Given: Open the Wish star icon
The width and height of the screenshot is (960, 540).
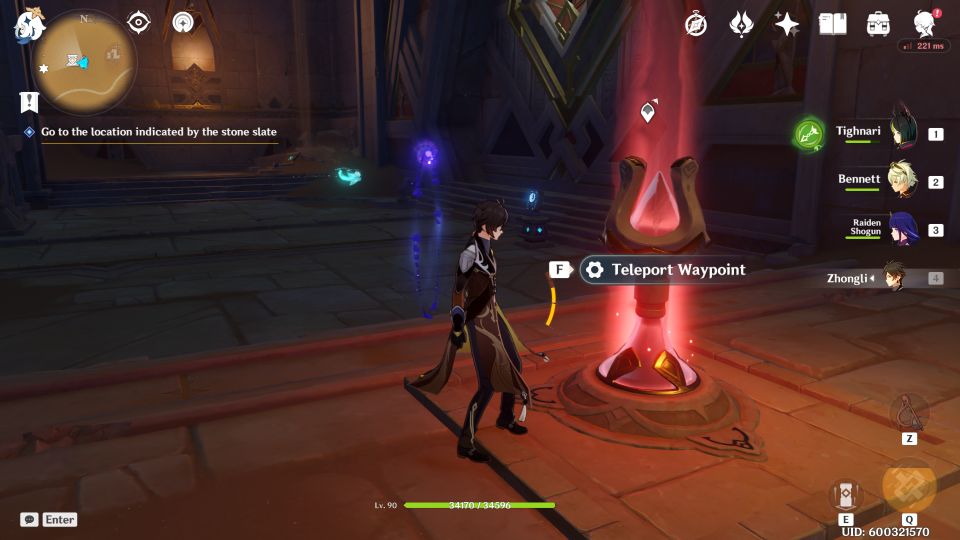Looking at the screenshot, I should [x=787, y=25].
